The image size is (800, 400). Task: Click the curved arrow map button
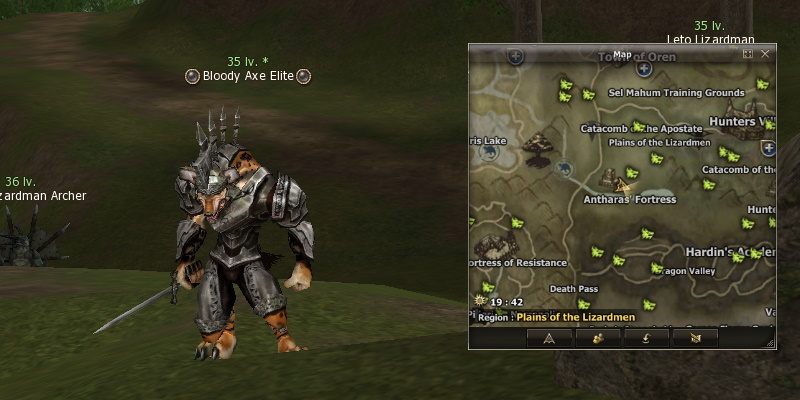tap(646, 338)
